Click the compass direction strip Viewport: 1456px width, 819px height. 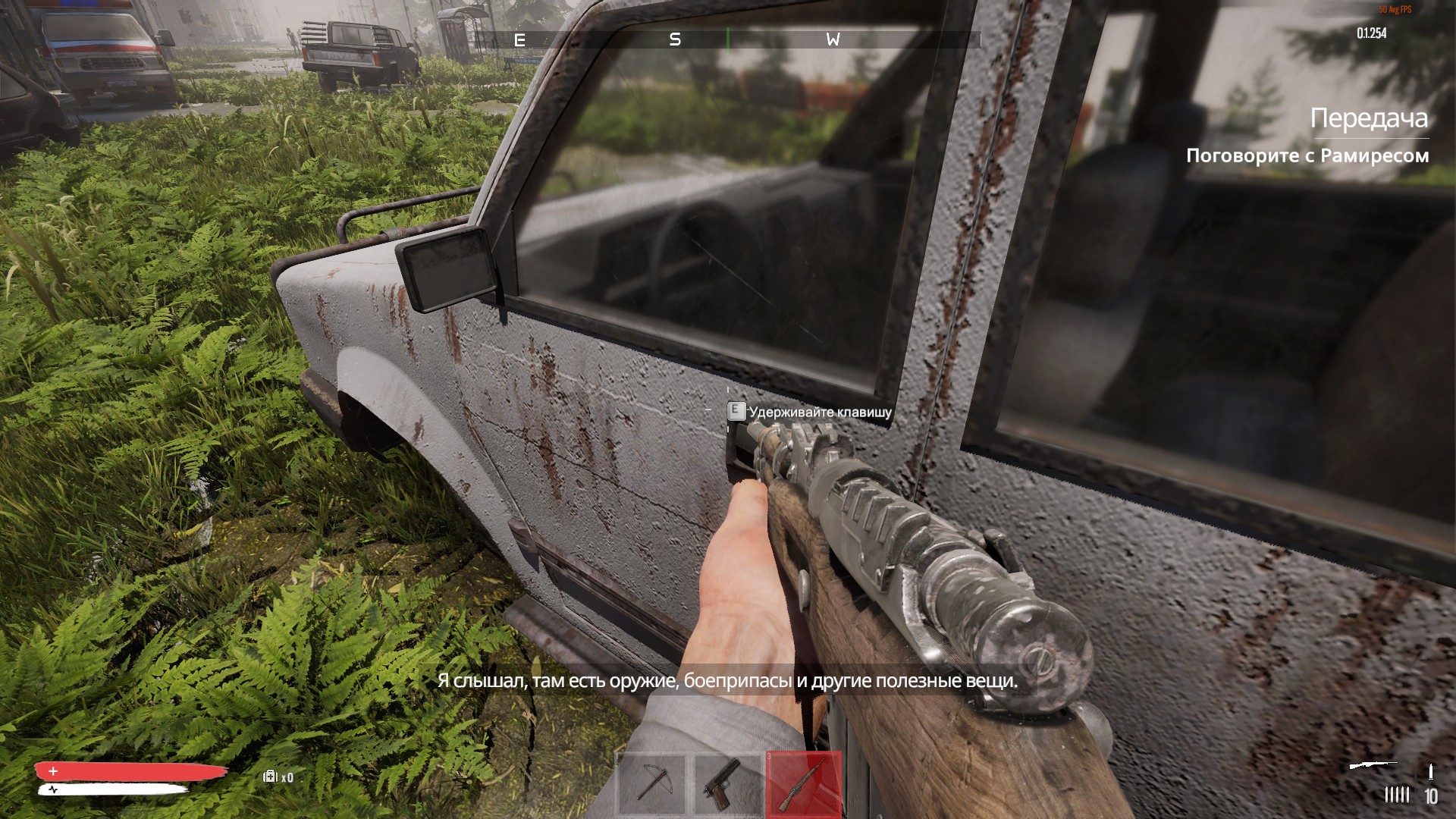point(726,39)
